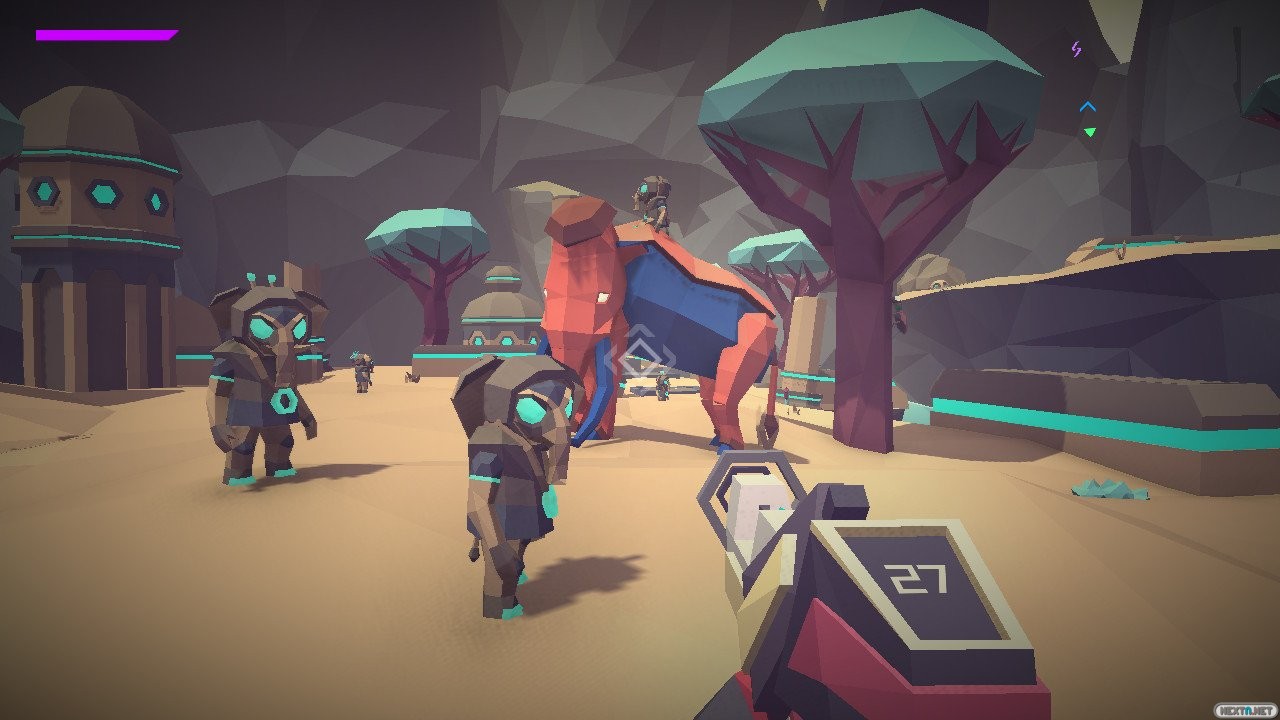Click the green downward triangle marker

1089,132
